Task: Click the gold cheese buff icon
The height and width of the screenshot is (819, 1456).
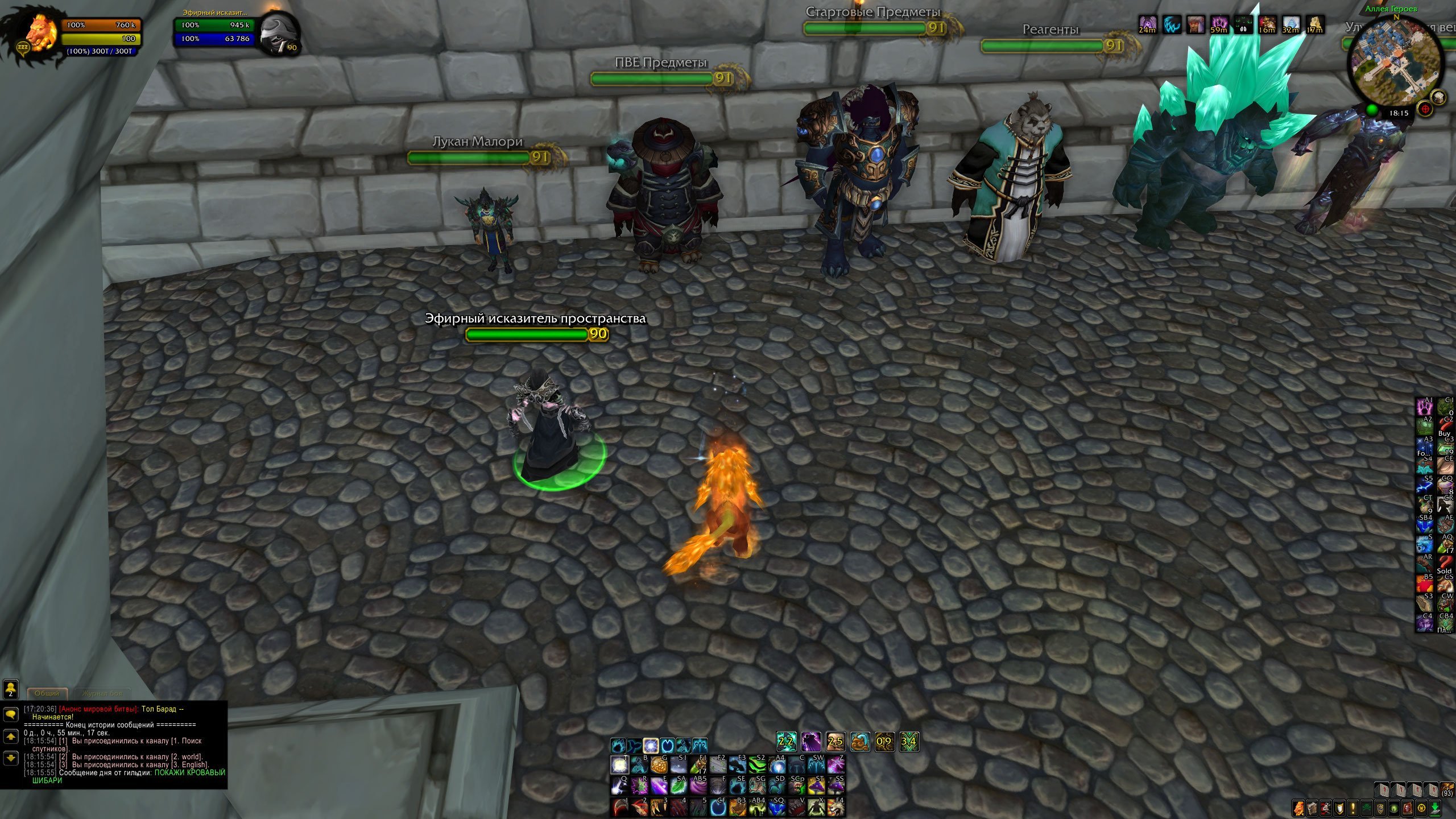Action: click(1314, 24)
